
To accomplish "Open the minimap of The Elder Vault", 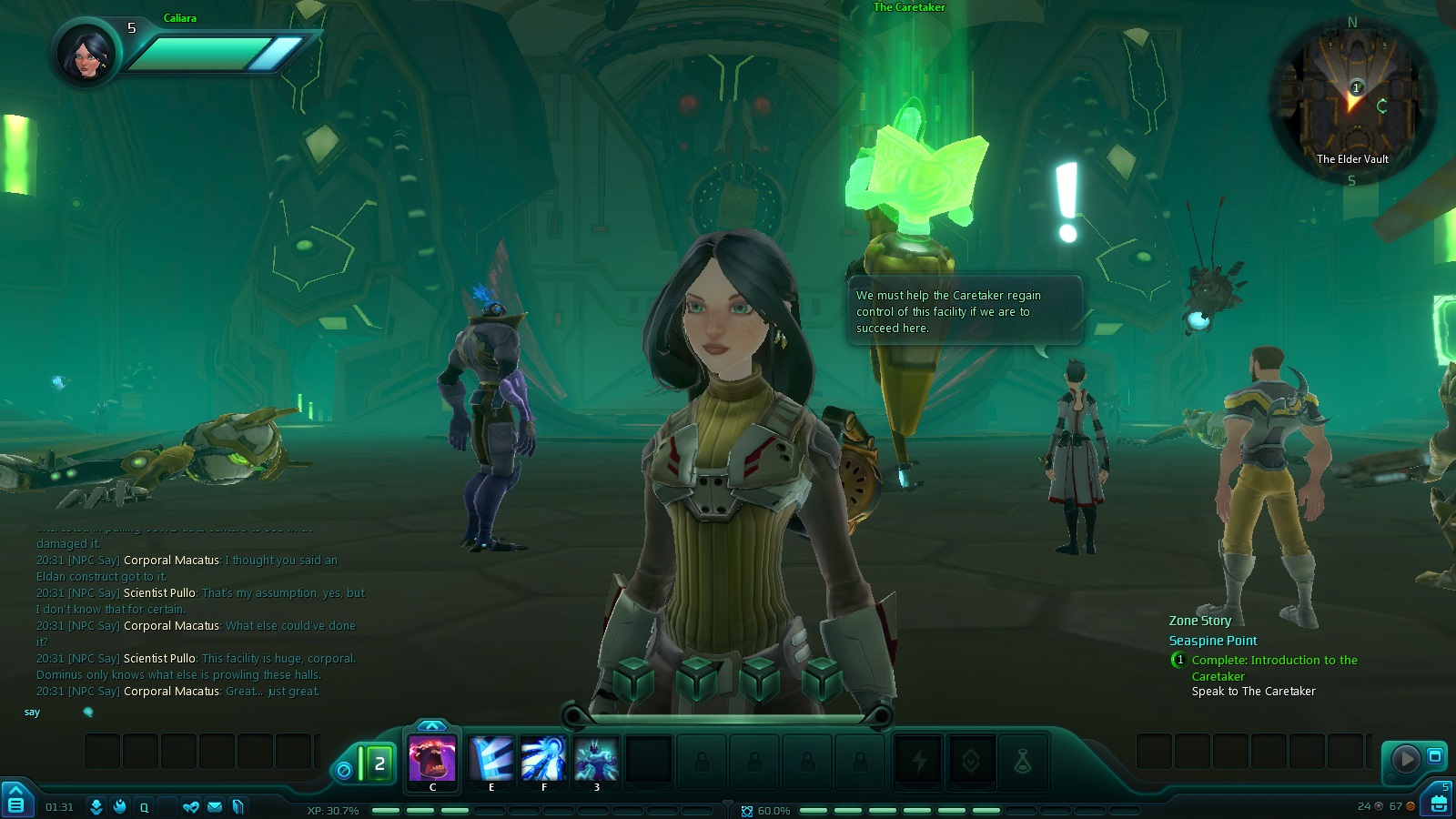I will coord(1352,100).
